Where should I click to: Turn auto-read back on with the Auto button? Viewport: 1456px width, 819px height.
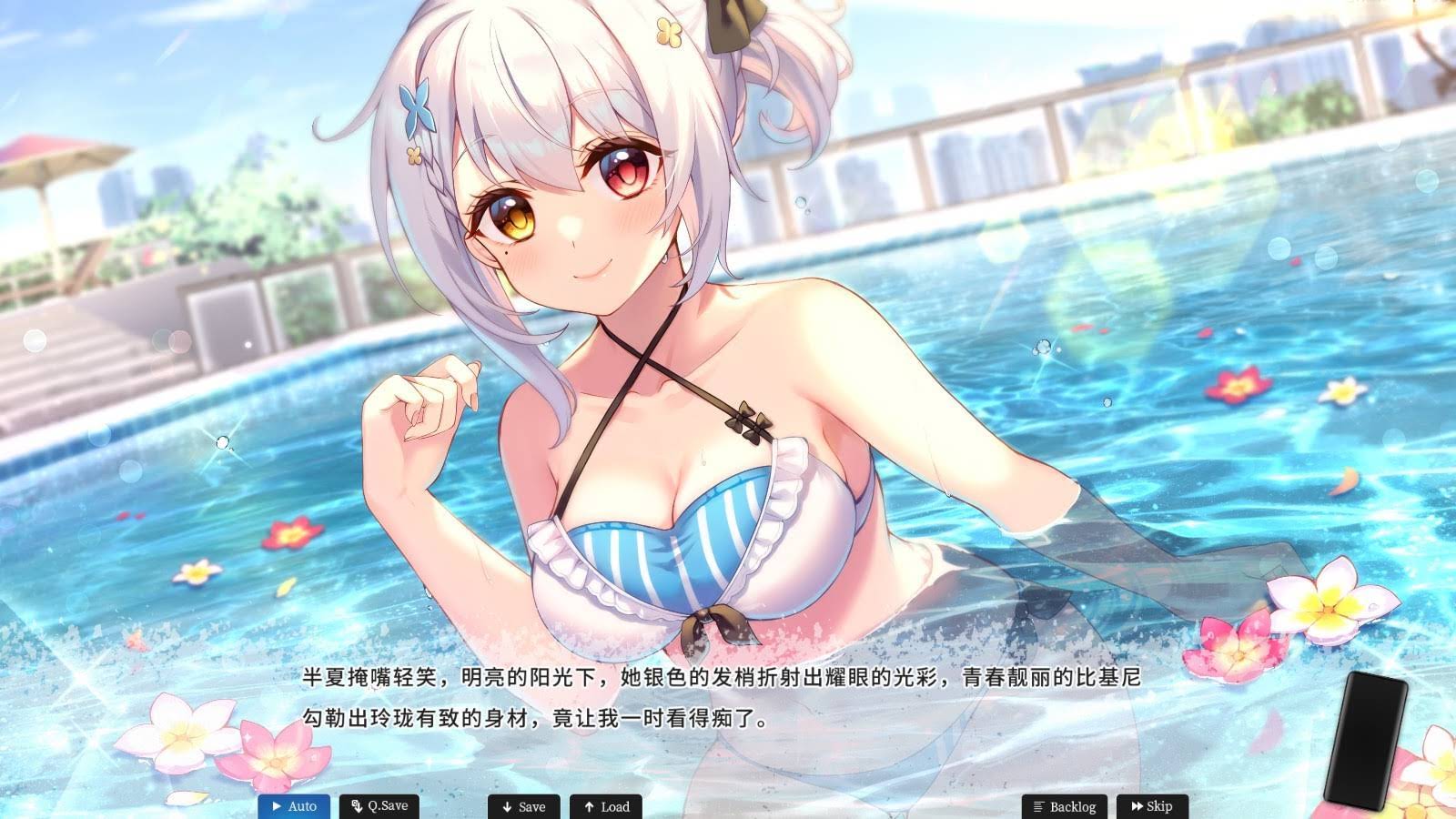293,806
